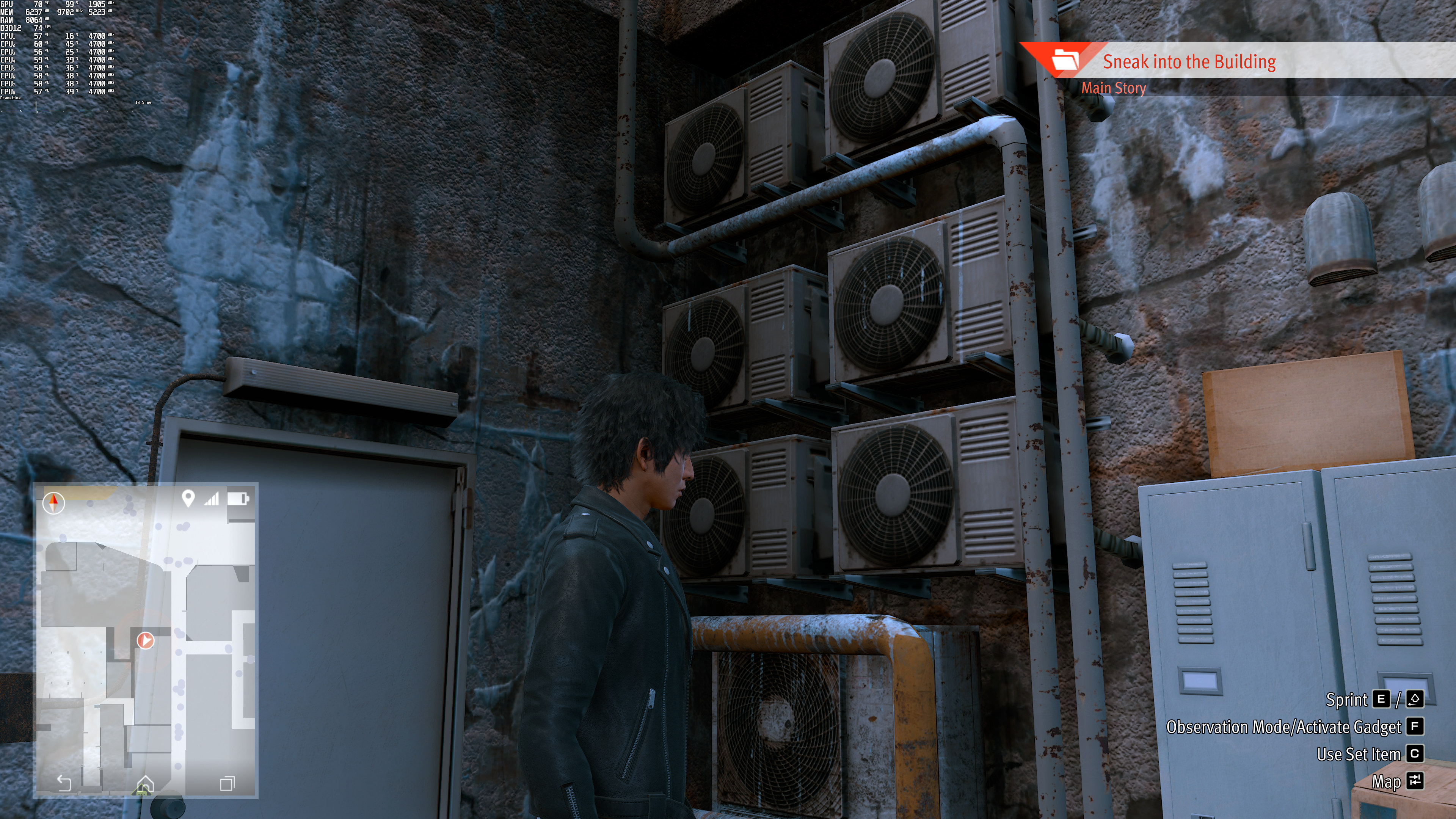
Task: Click the player arrow marker on the minimap
Action: (145, 640)
